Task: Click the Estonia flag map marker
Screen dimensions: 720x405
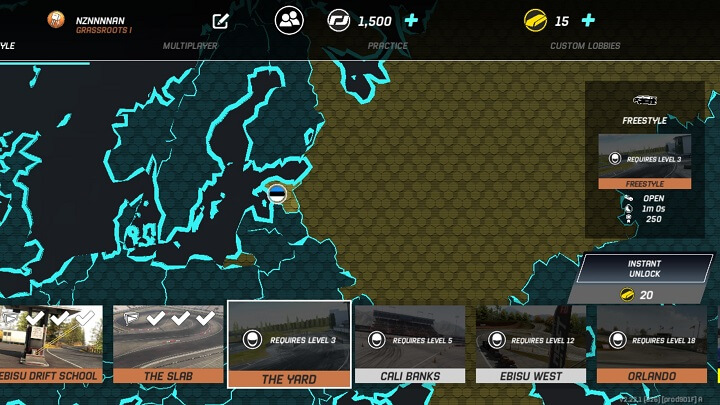Action: point(277,194)
